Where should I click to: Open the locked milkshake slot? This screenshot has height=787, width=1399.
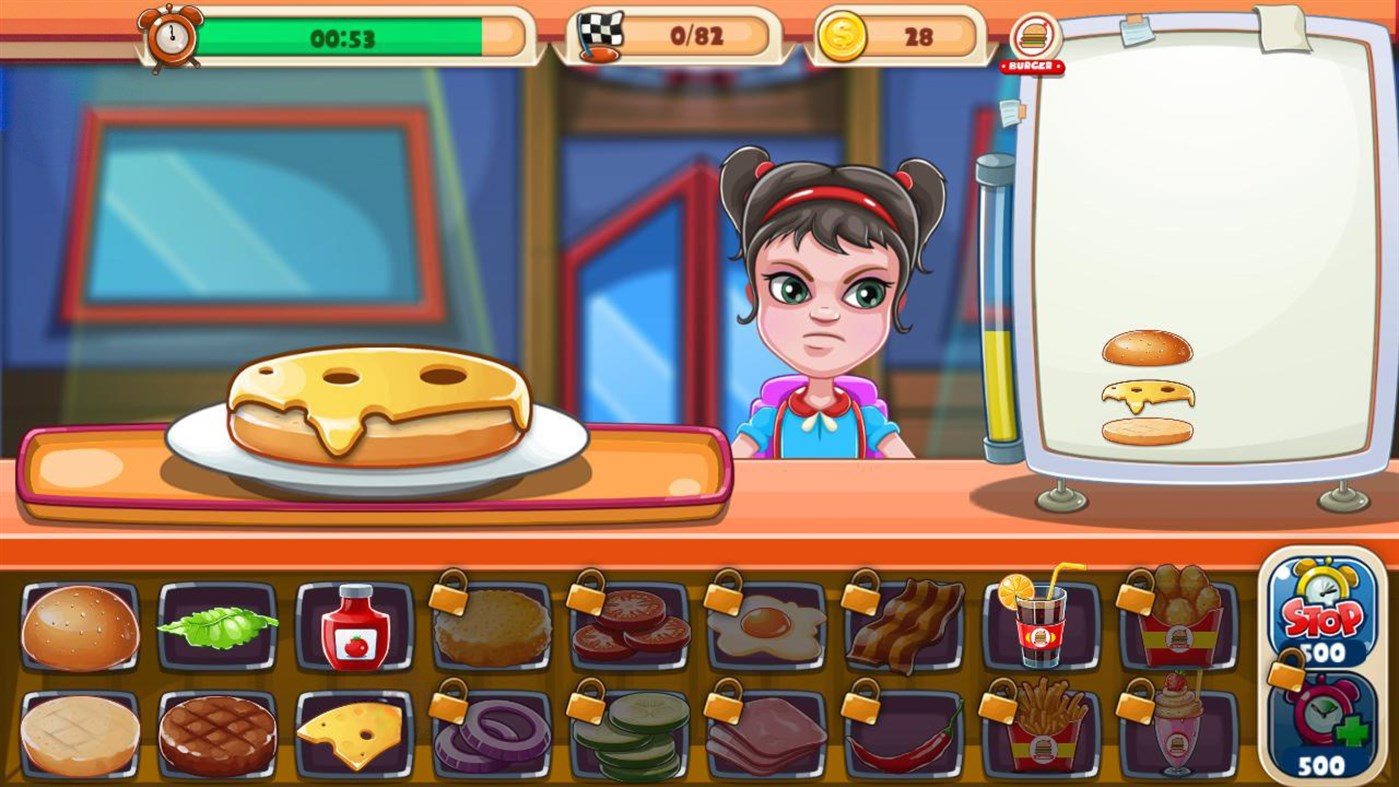tap(1182, 733)
